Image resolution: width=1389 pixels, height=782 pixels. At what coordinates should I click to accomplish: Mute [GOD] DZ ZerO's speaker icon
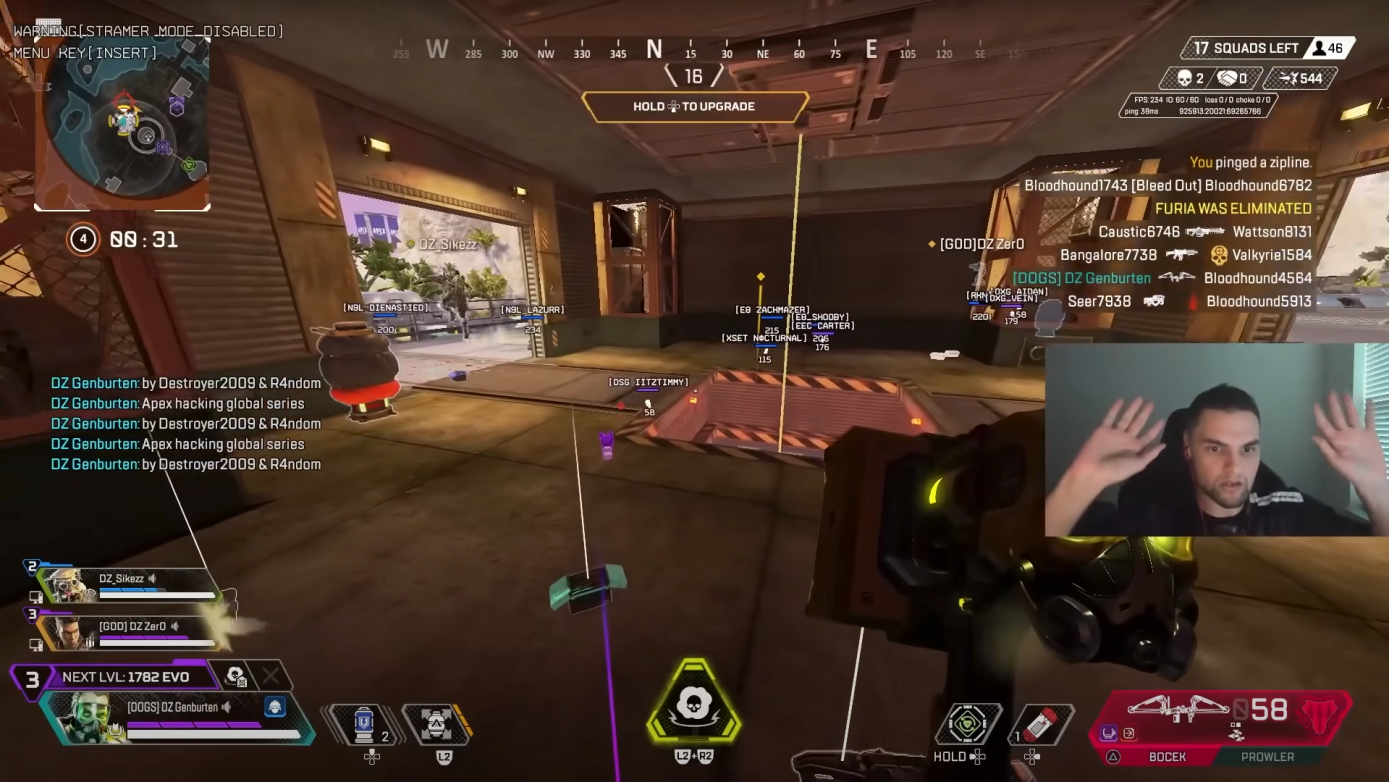176,625
